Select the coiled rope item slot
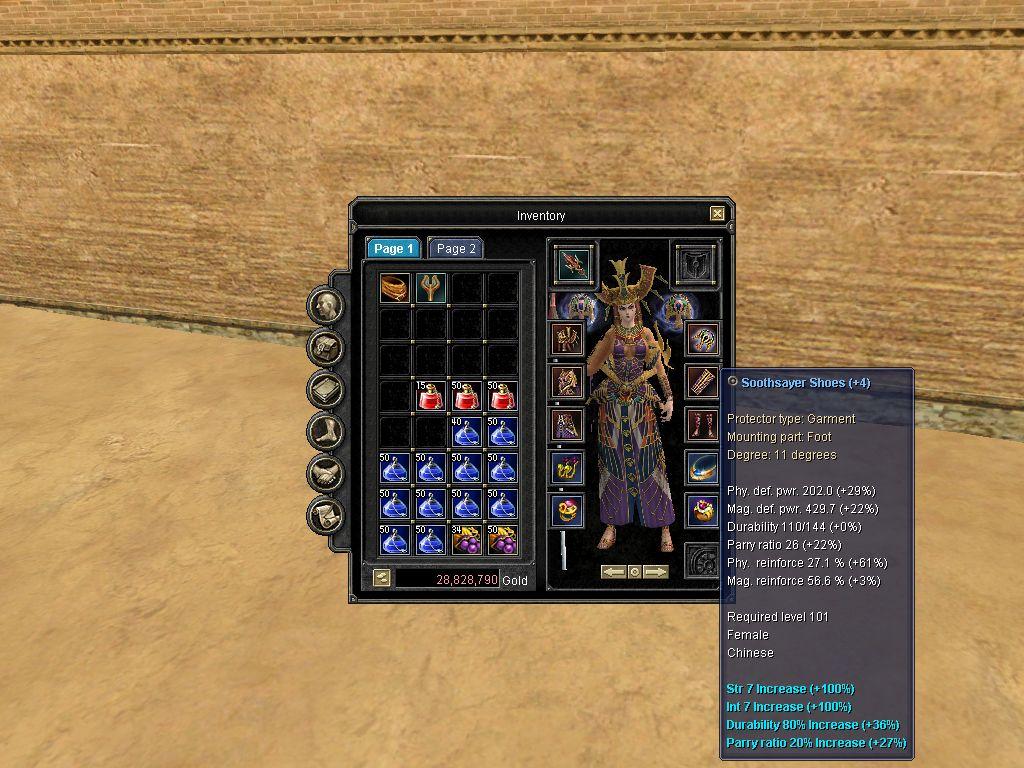Screen dimensions: 1024x768 click(395, 289)
